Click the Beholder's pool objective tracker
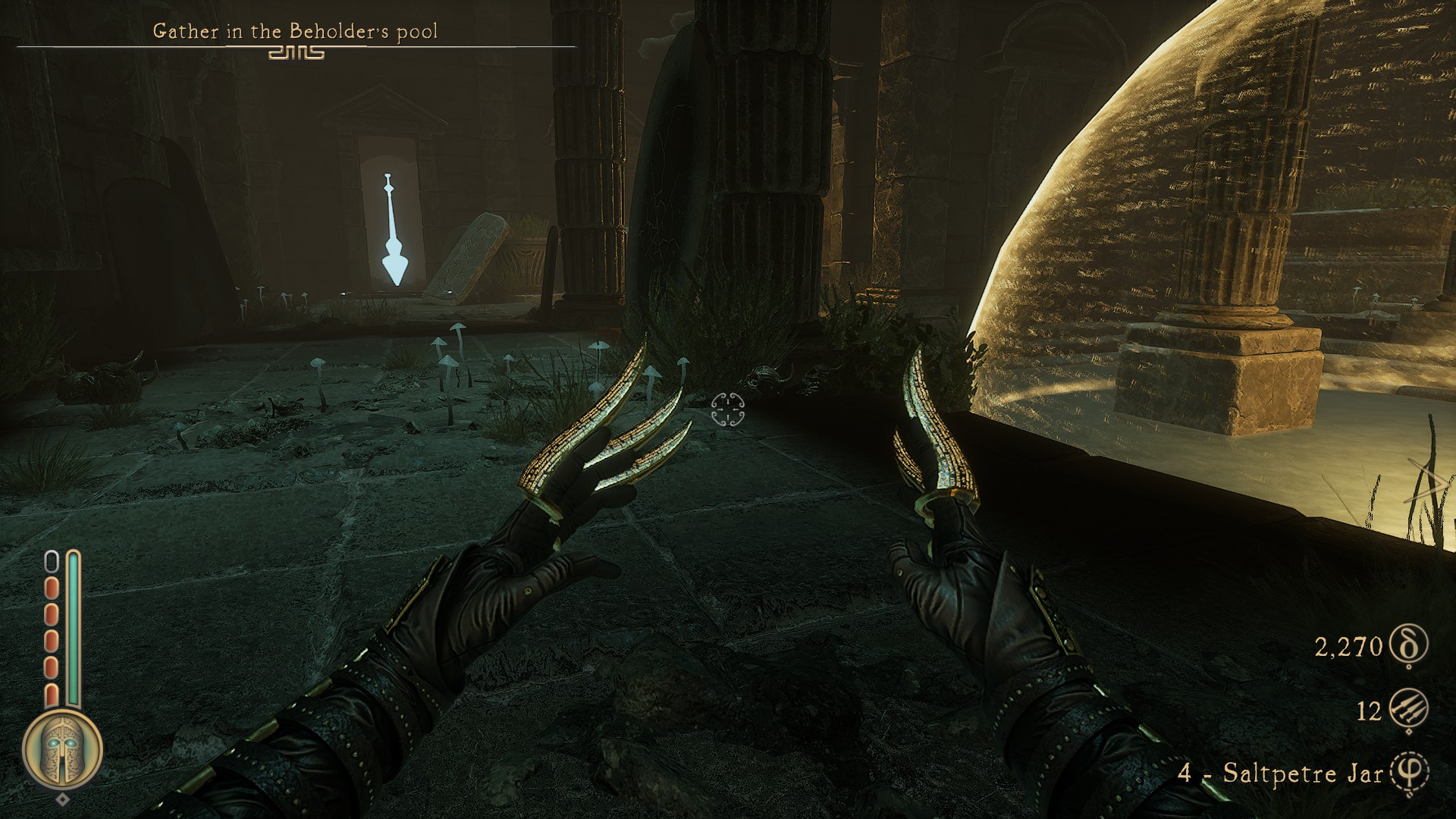 click(x=295, y=32)
